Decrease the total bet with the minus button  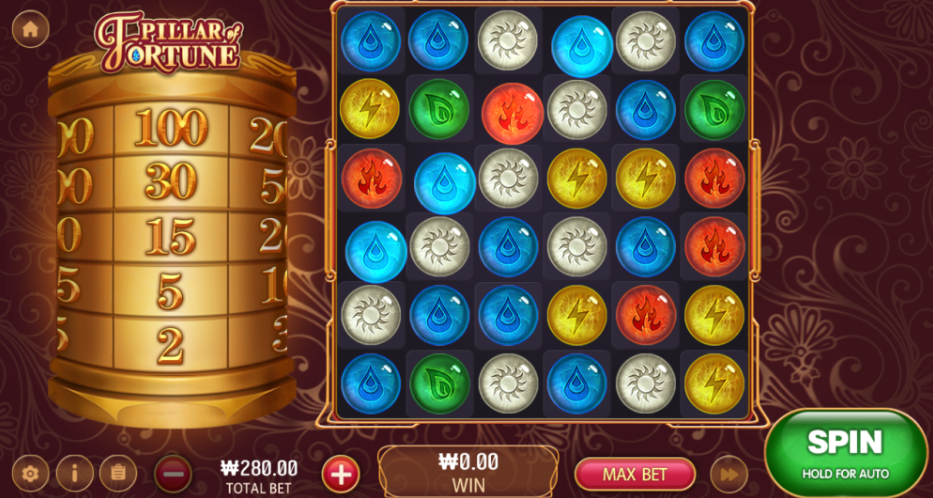point(173,473)
